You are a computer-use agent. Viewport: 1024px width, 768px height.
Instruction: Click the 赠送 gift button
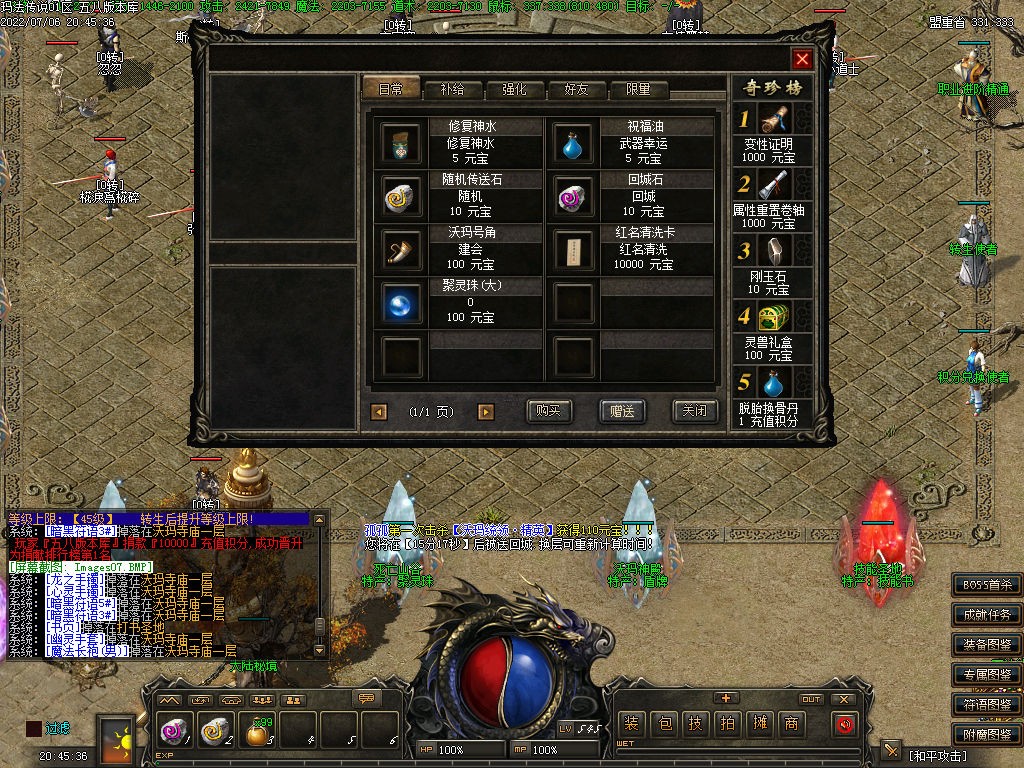click(622, 411)
